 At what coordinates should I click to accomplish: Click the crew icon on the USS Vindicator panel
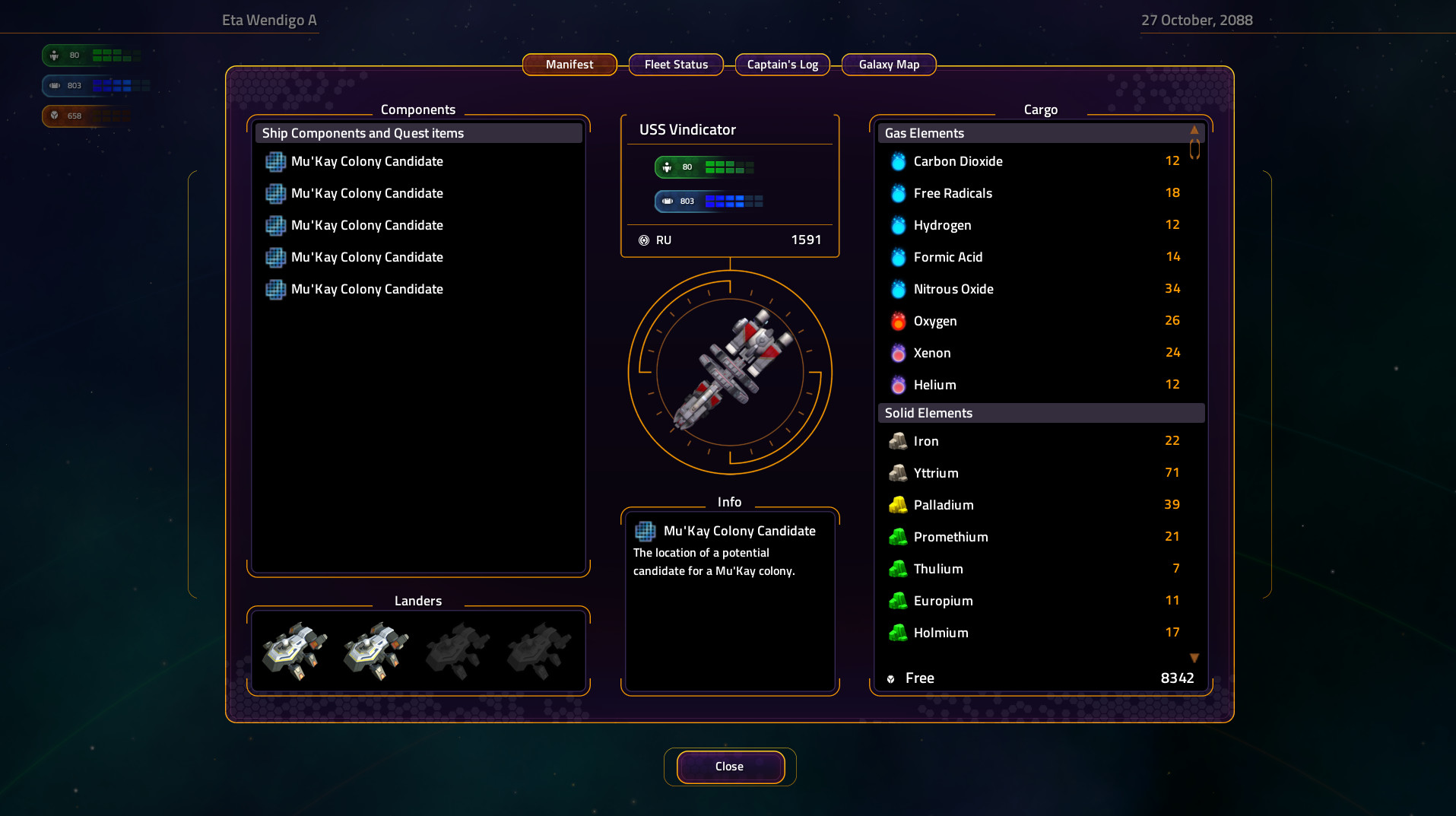pyautogui.click(x=668, y=167)
